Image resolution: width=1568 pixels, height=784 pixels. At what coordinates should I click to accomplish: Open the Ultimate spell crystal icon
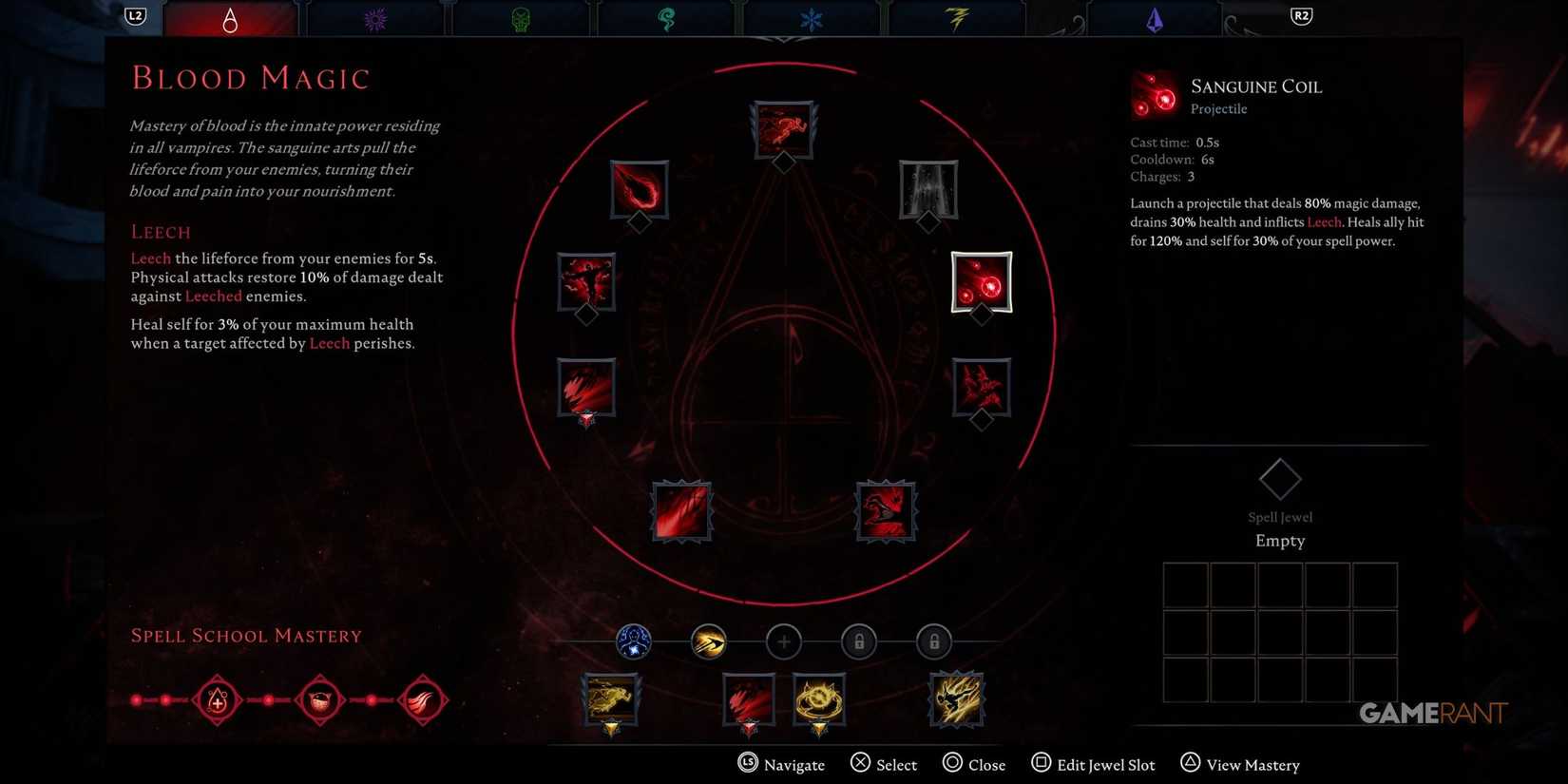pyautogui.click(x=1154, y=16)
